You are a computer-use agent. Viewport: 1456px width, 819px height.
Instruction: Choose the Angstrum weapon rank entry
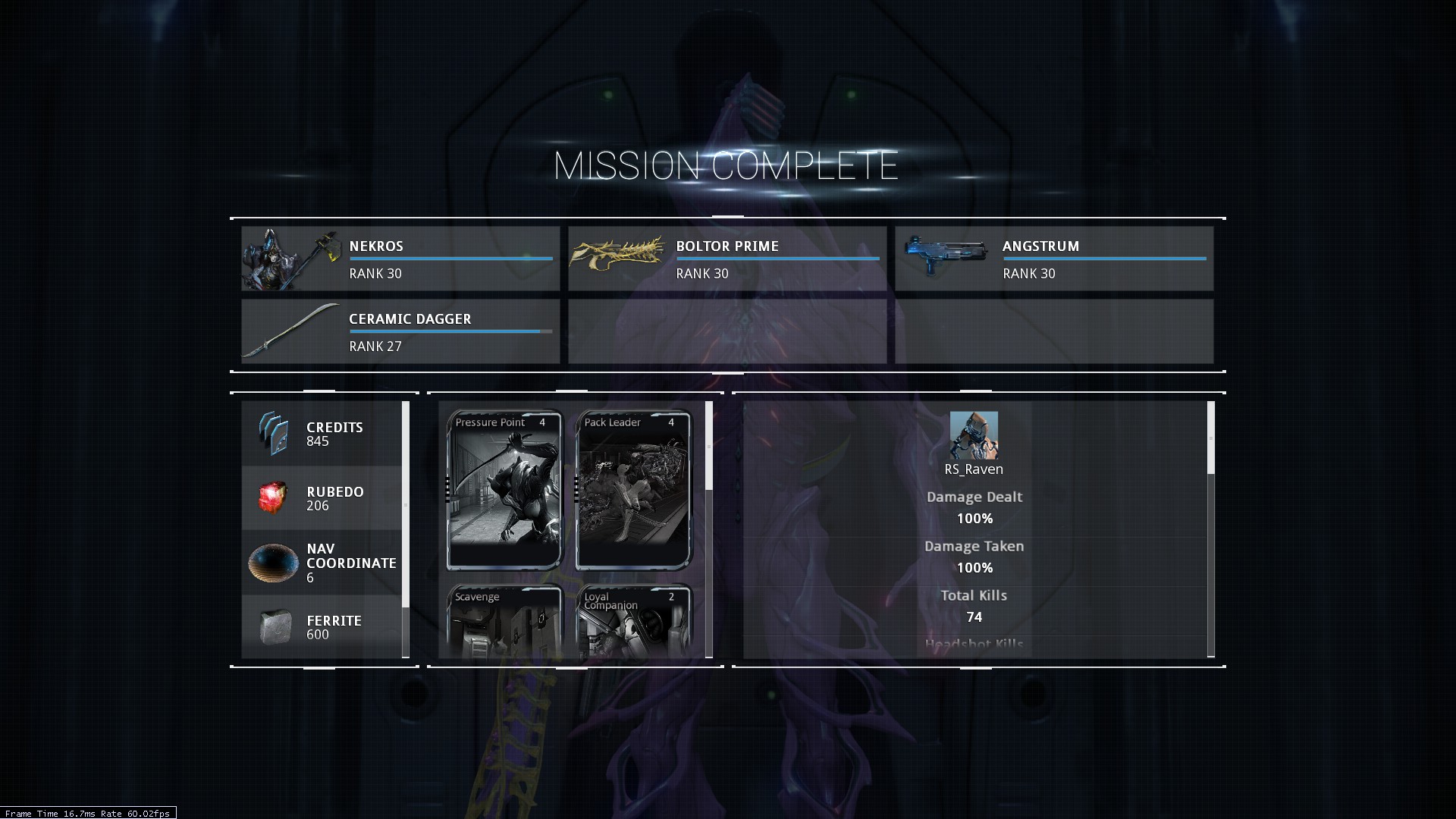pos(1053,259)
